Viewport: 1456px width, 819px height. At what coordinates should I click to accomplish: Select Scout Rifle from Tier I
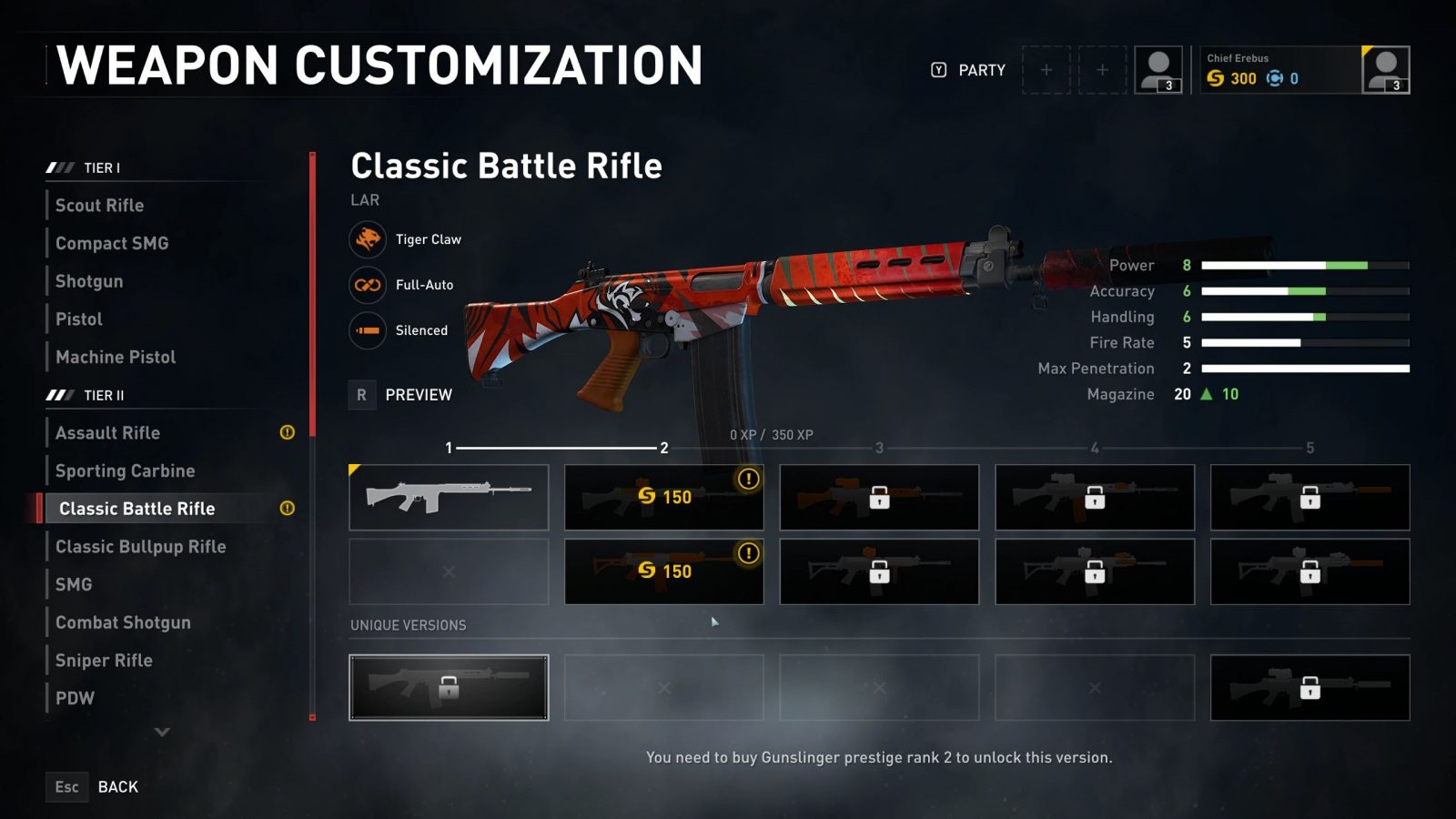99,206
